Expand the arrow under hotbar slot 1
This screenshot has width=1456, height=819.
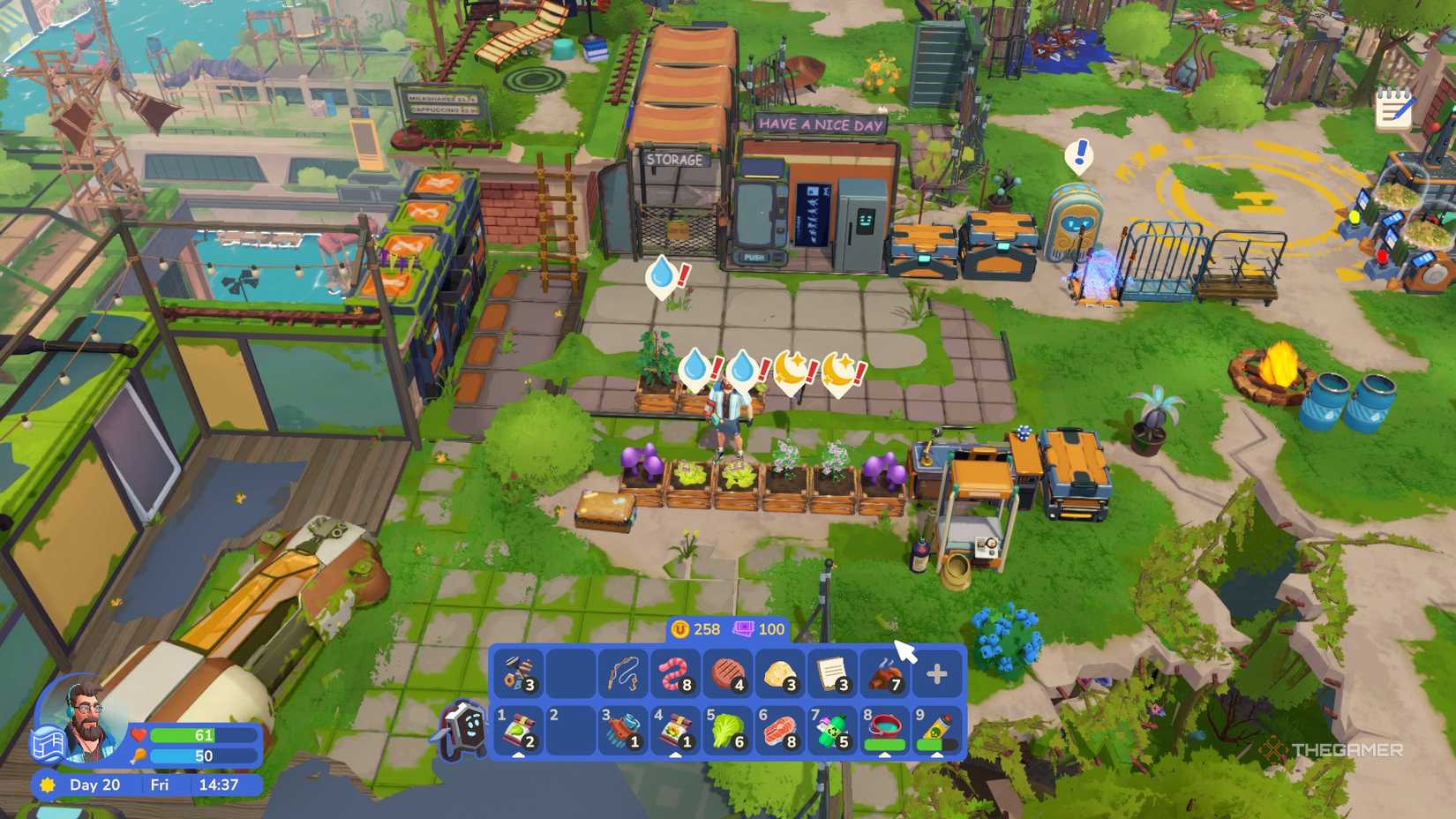tap(518, 756)
